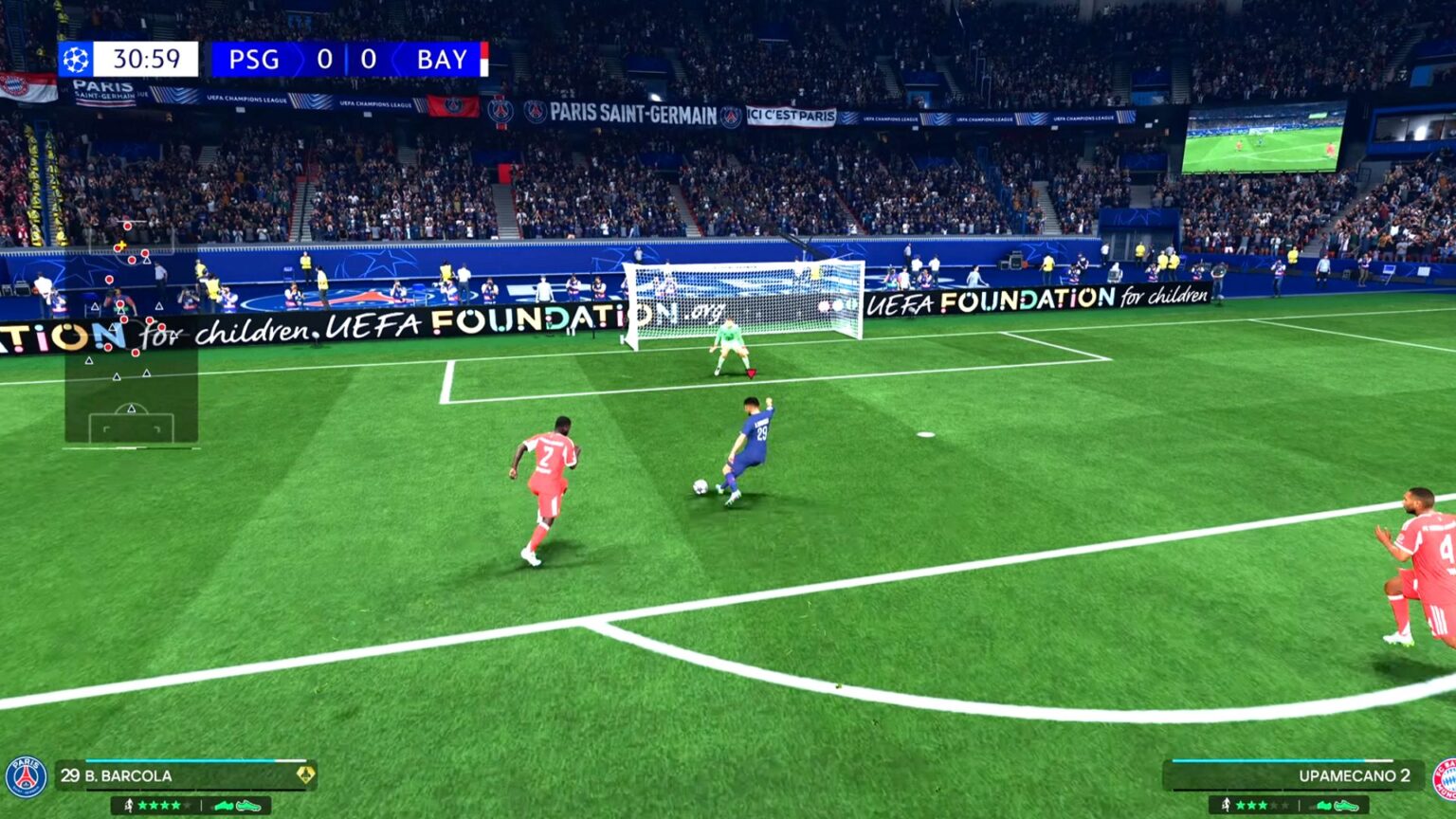Click the match timer showing 30:59
The image size is (1456, 819).
(147, 58)
